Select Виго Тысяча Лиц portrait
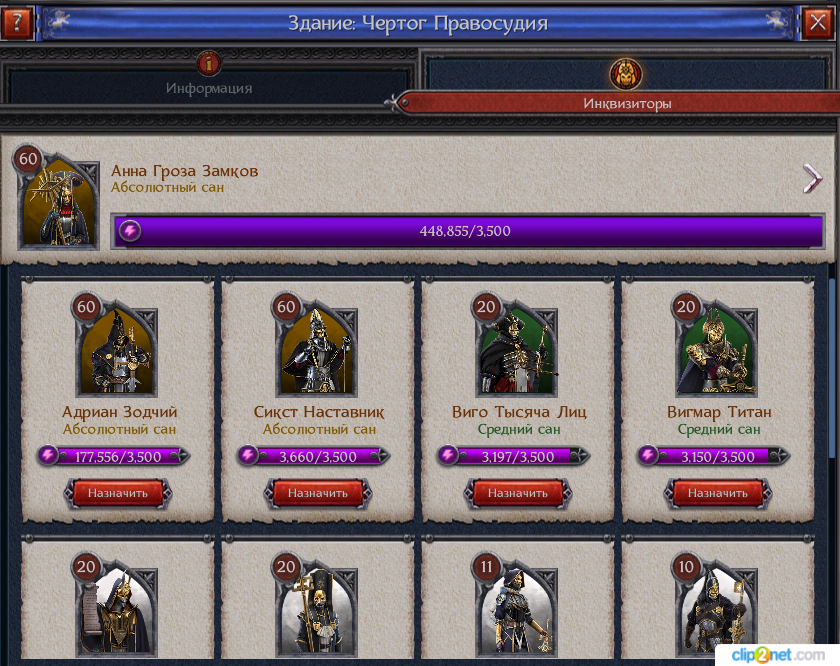 point(518,351)
